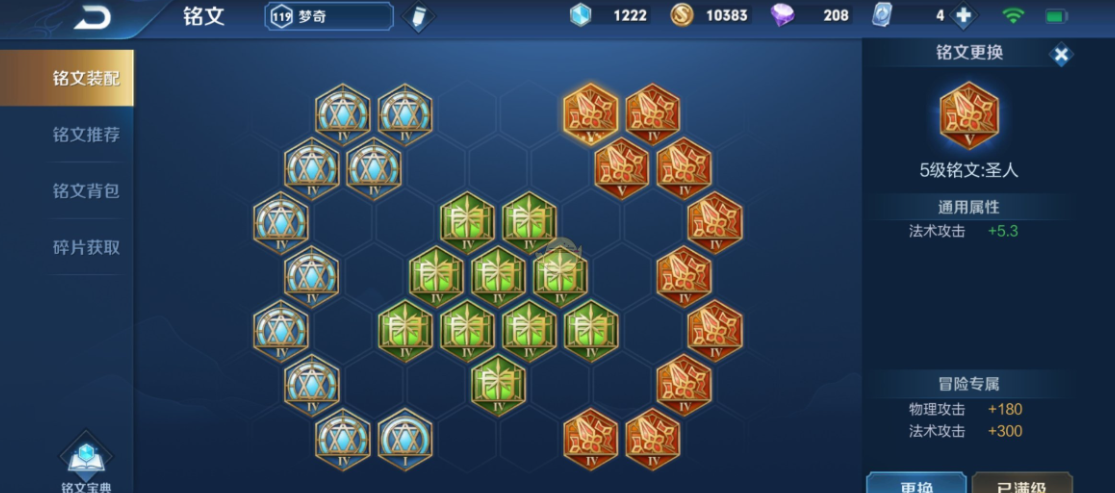Go back using the return arrow
The height and width of the screenshot is (493, 1115).
[x=92, y=16]
